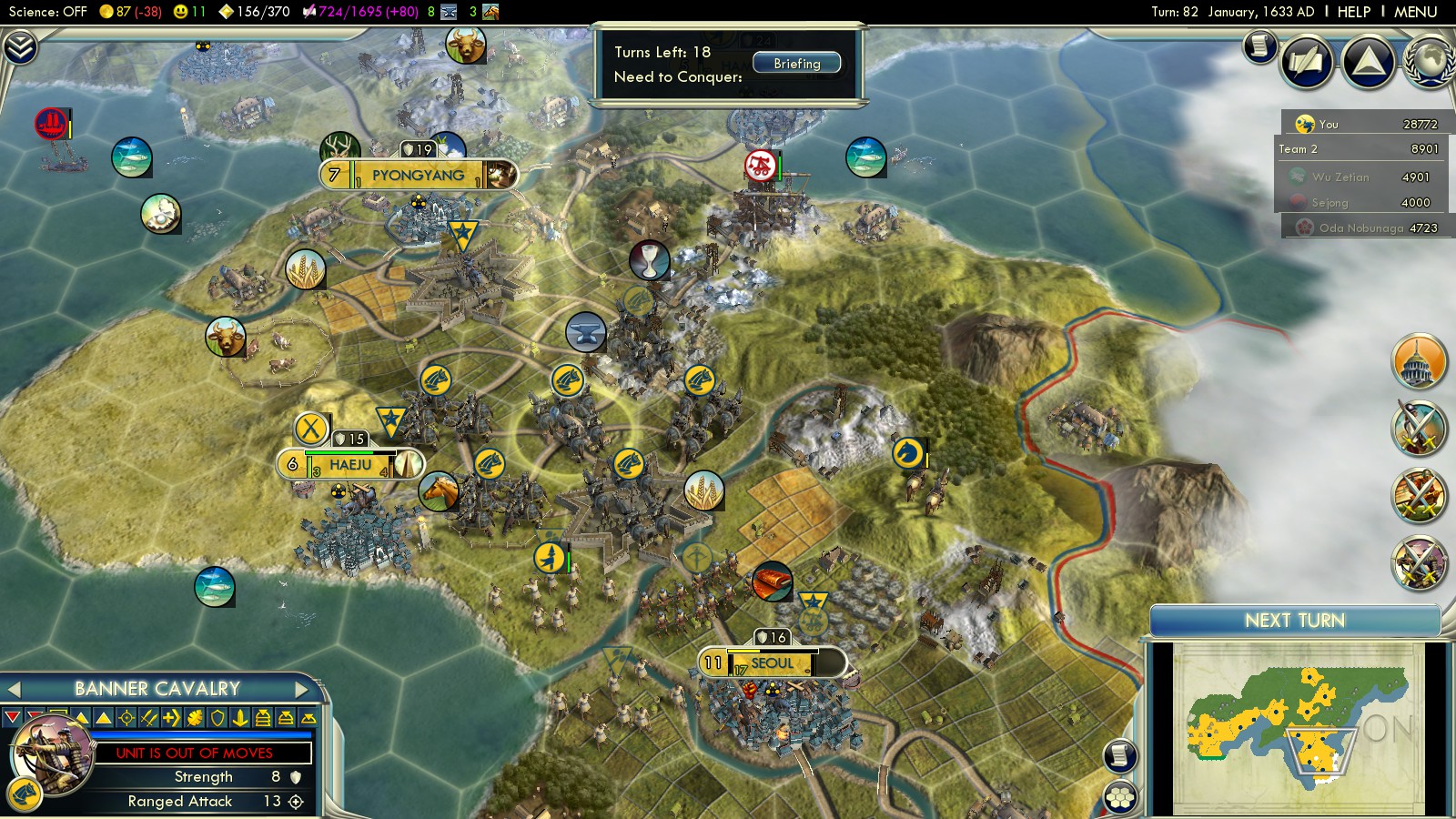Open the diplomacy globe icon
Viewport: 1456px width, 819px height.
(1429, 62)
